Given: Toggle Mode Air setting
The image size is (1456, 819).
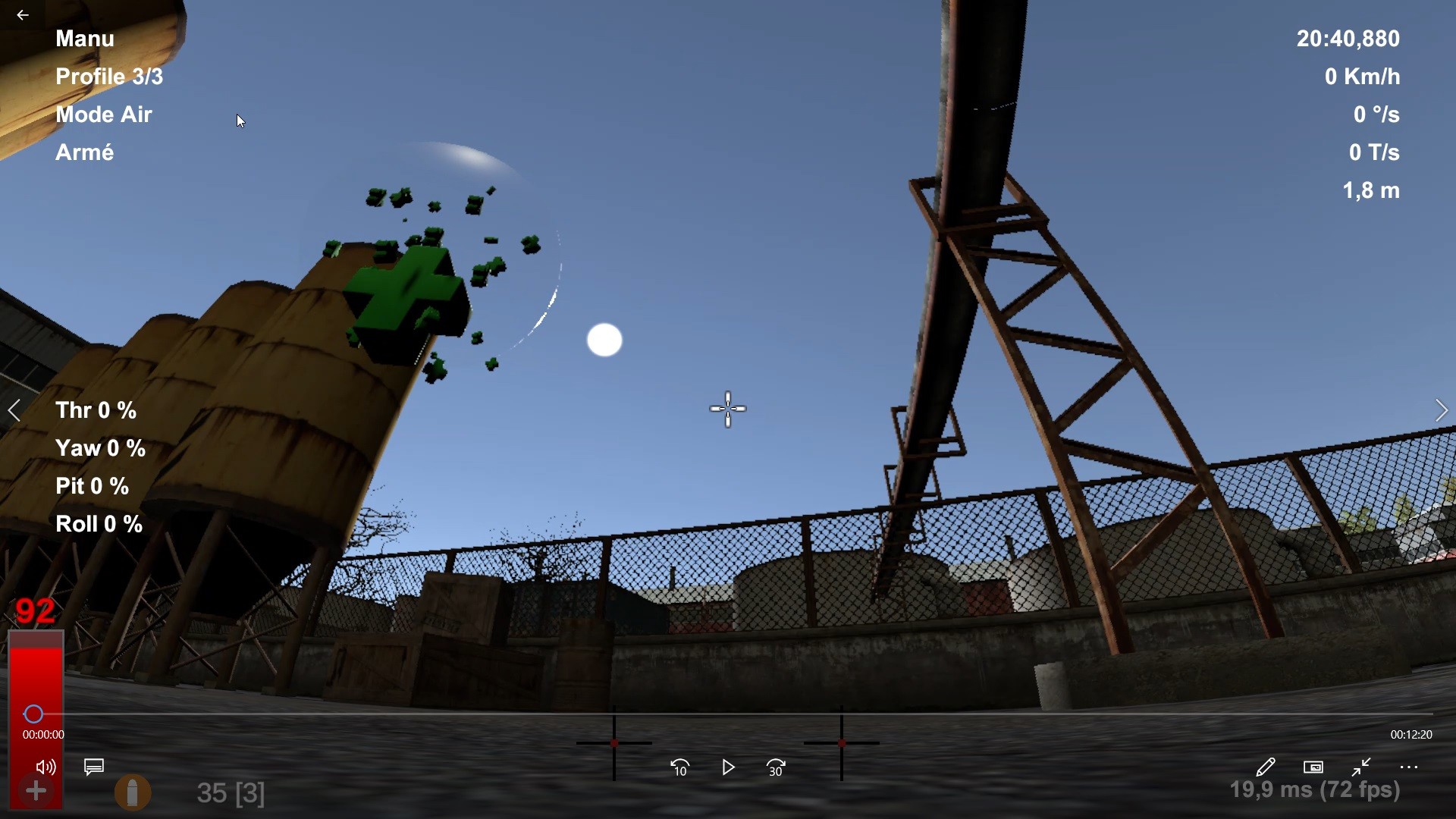Looking at the screenshot, I should tap(104, 115).
